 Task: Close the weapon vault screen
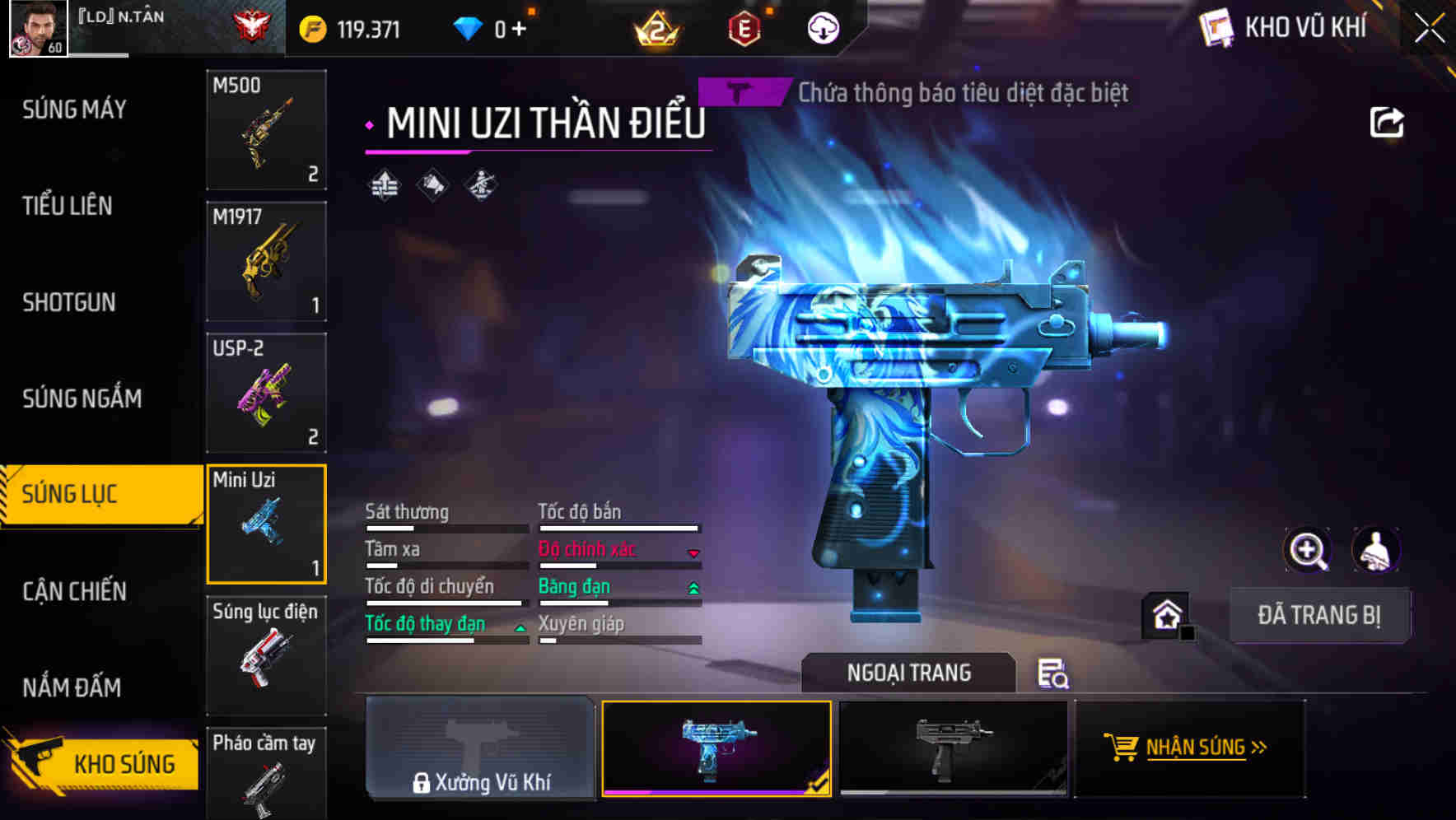click(x=1430, y=28)
